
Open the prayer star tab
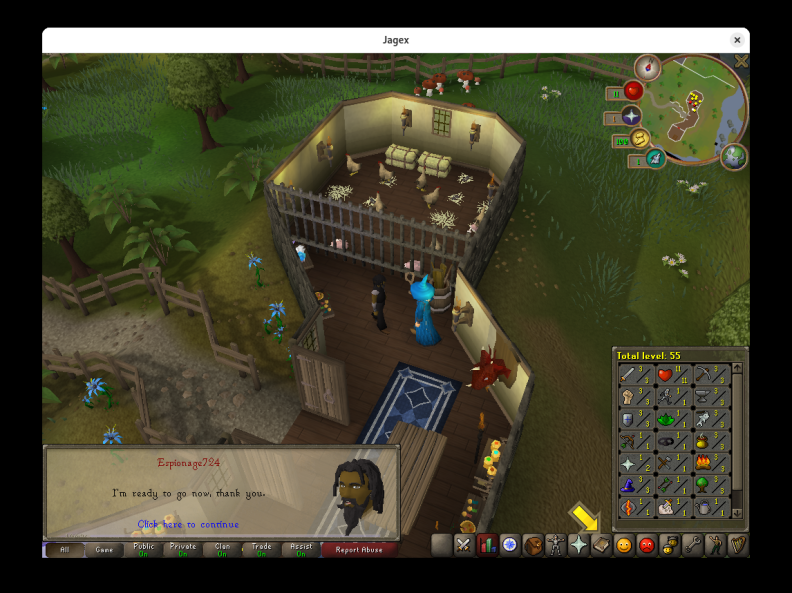pos(578,545)
